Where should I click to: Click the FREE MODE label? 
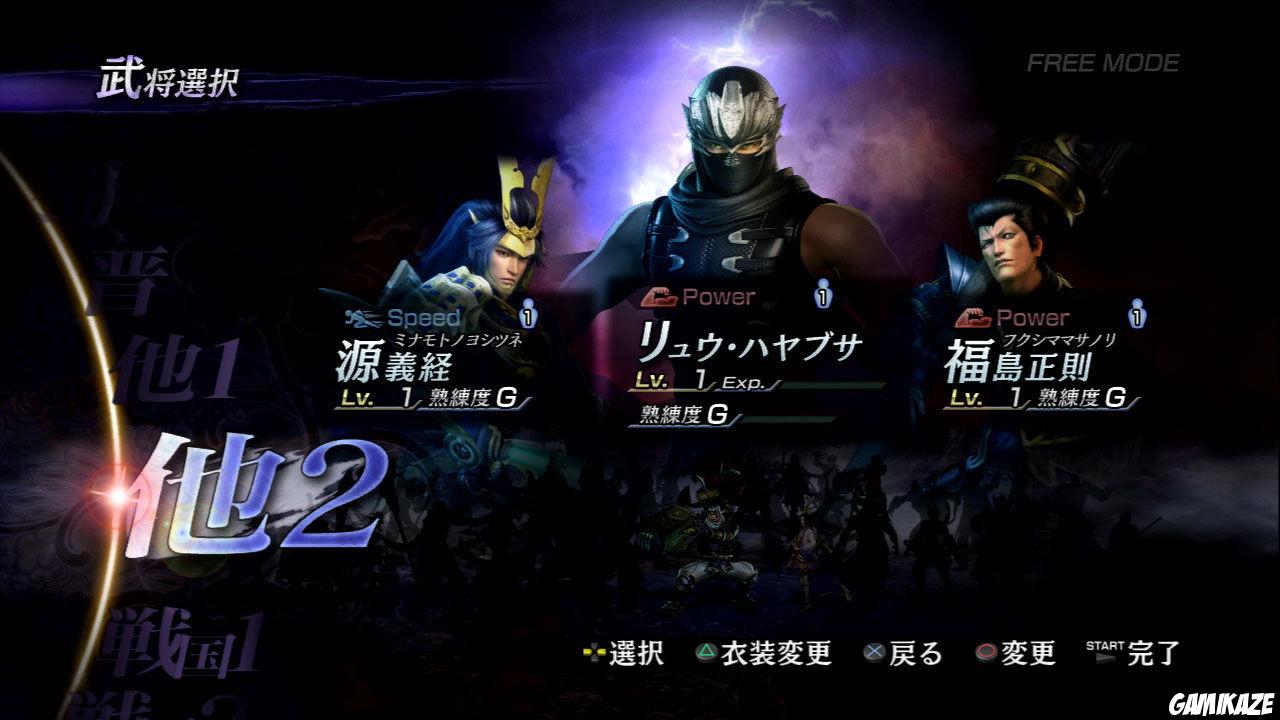(x=1102, y=63)
